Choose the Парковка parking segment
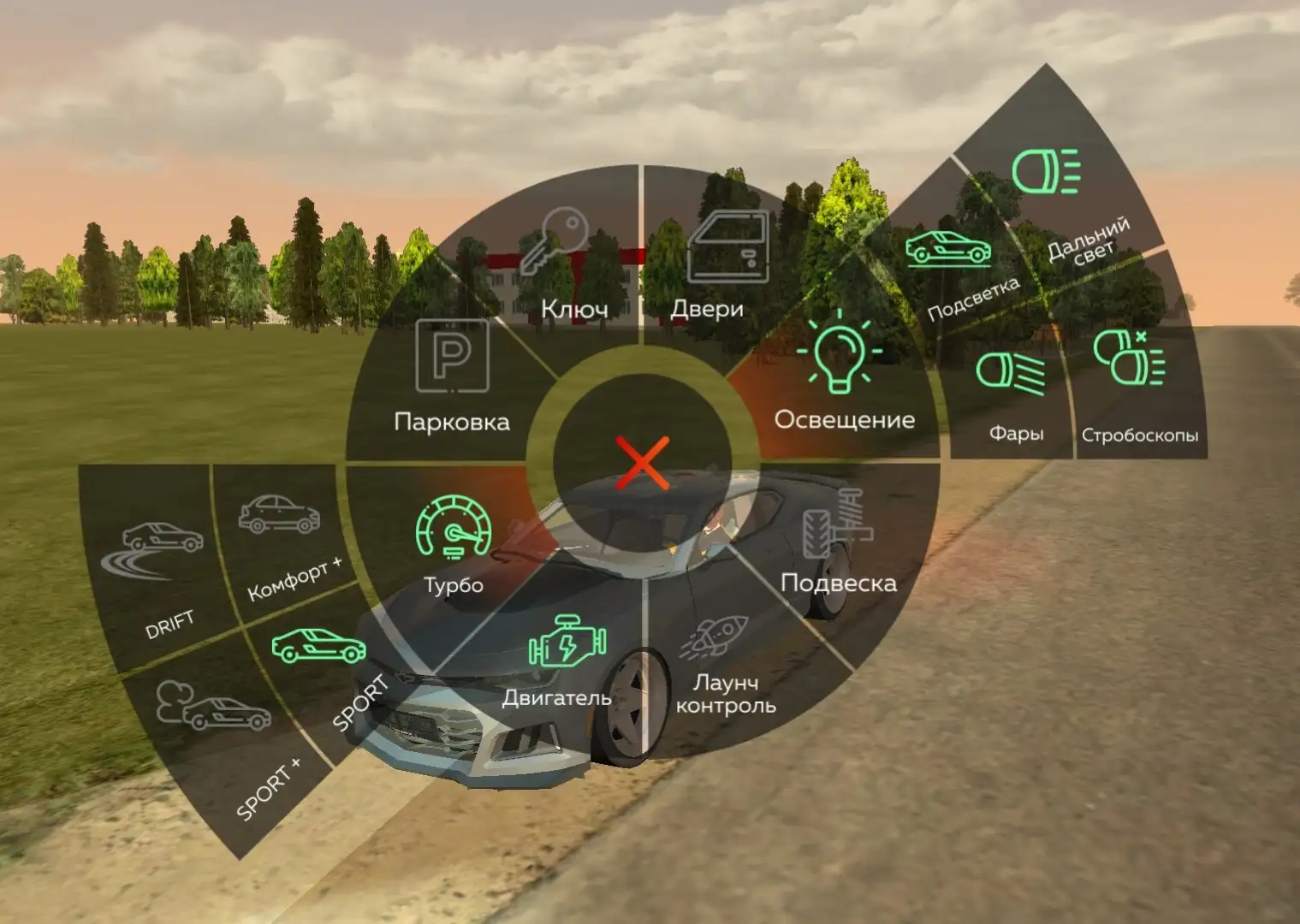Image resolution: width=1300 pixels, height=924 pixels. 451,376
